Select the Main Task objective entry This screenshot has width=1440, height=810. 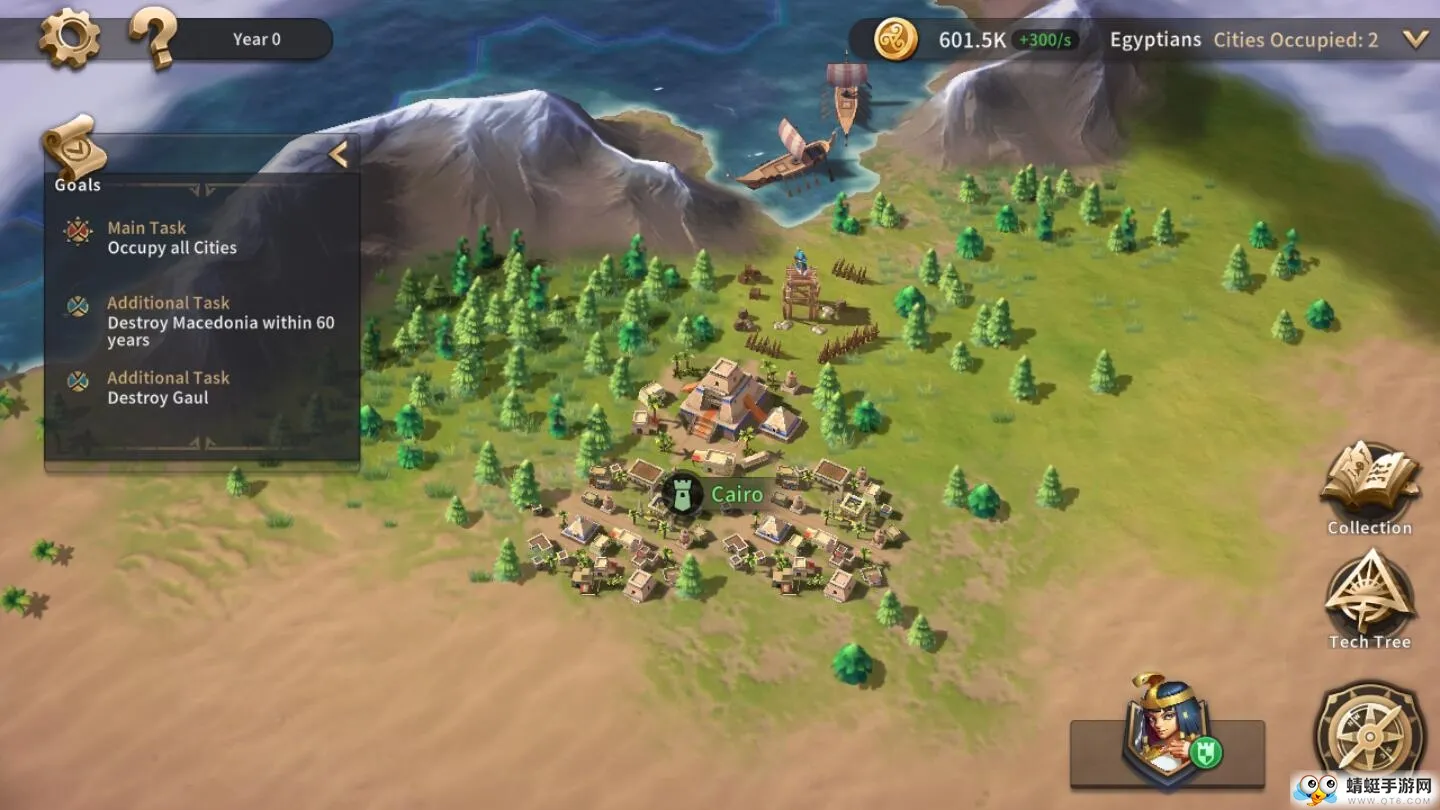(x=172, y=238)
